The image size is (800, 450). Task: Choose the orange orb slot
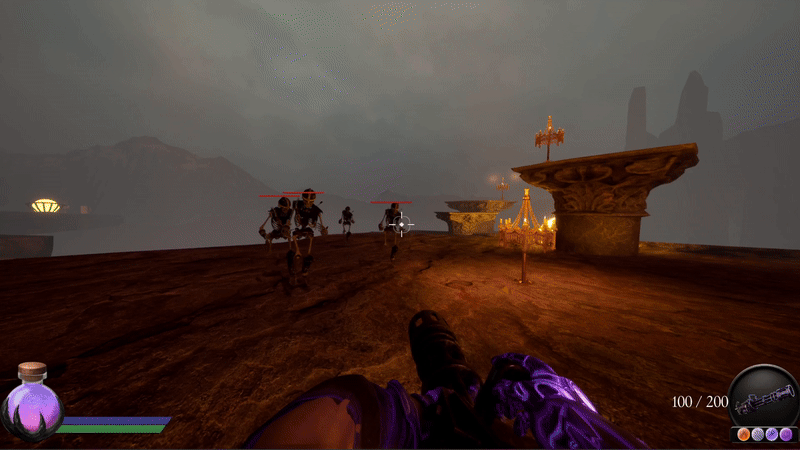pos(744,435)
